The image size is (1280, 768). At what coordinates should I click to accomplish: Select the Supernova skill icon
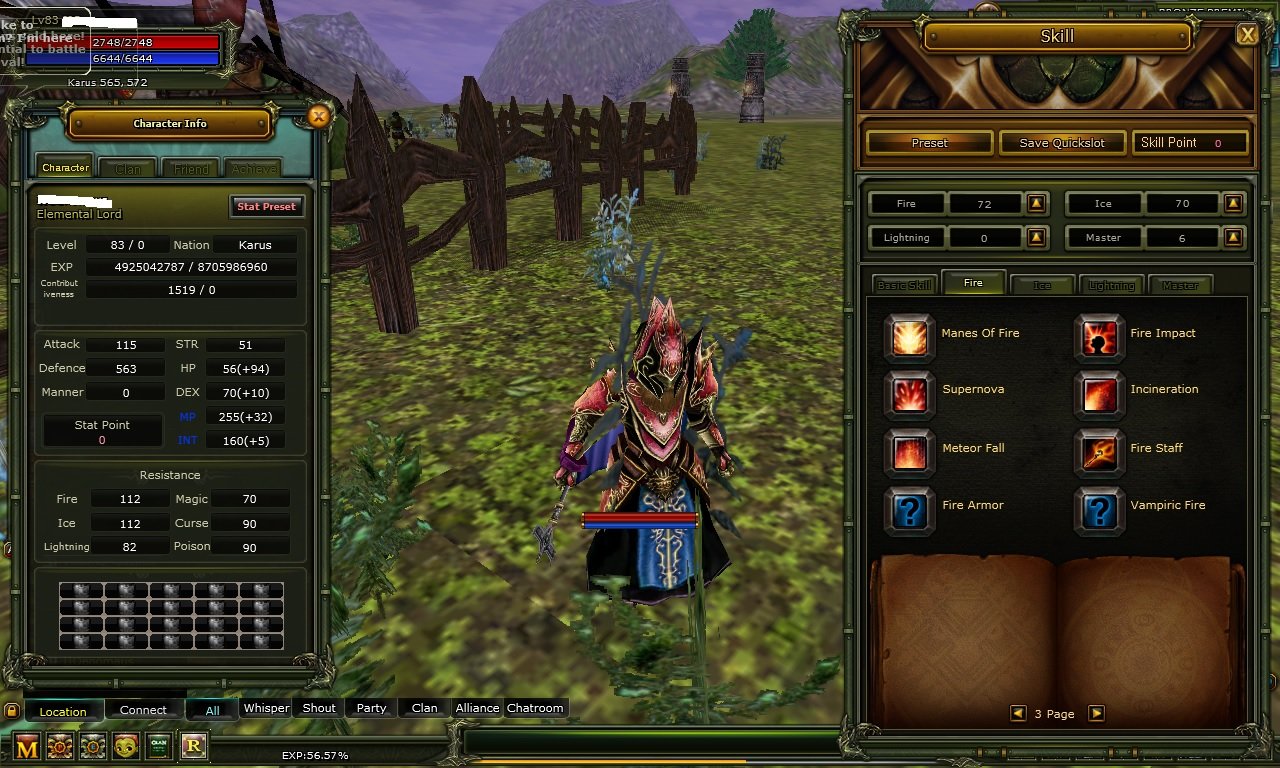click(x=909, y=393)
